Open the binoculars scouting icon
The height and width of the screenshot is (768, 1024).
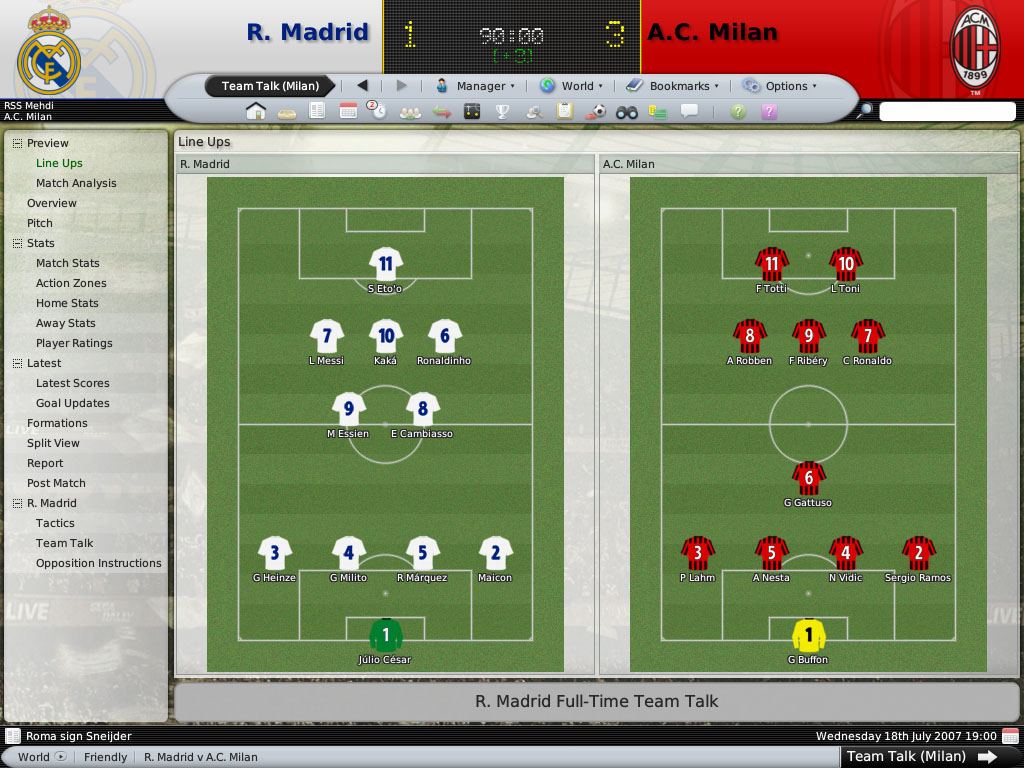pyautogui.click(x=626, y=111)
